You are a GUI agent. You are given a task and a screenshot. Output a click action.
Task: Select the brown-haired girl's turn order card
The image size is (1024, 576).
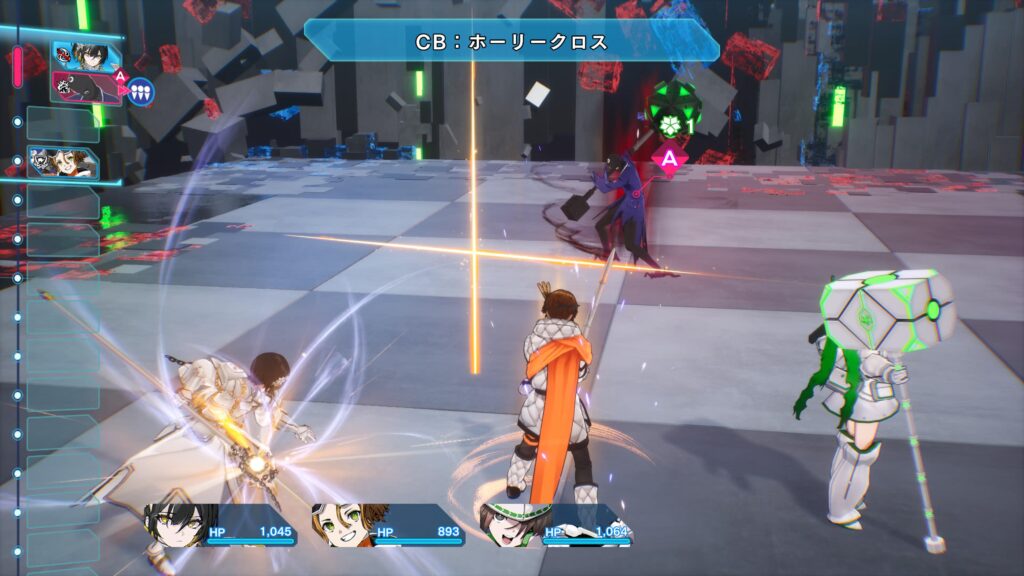(x=61, y=162)
